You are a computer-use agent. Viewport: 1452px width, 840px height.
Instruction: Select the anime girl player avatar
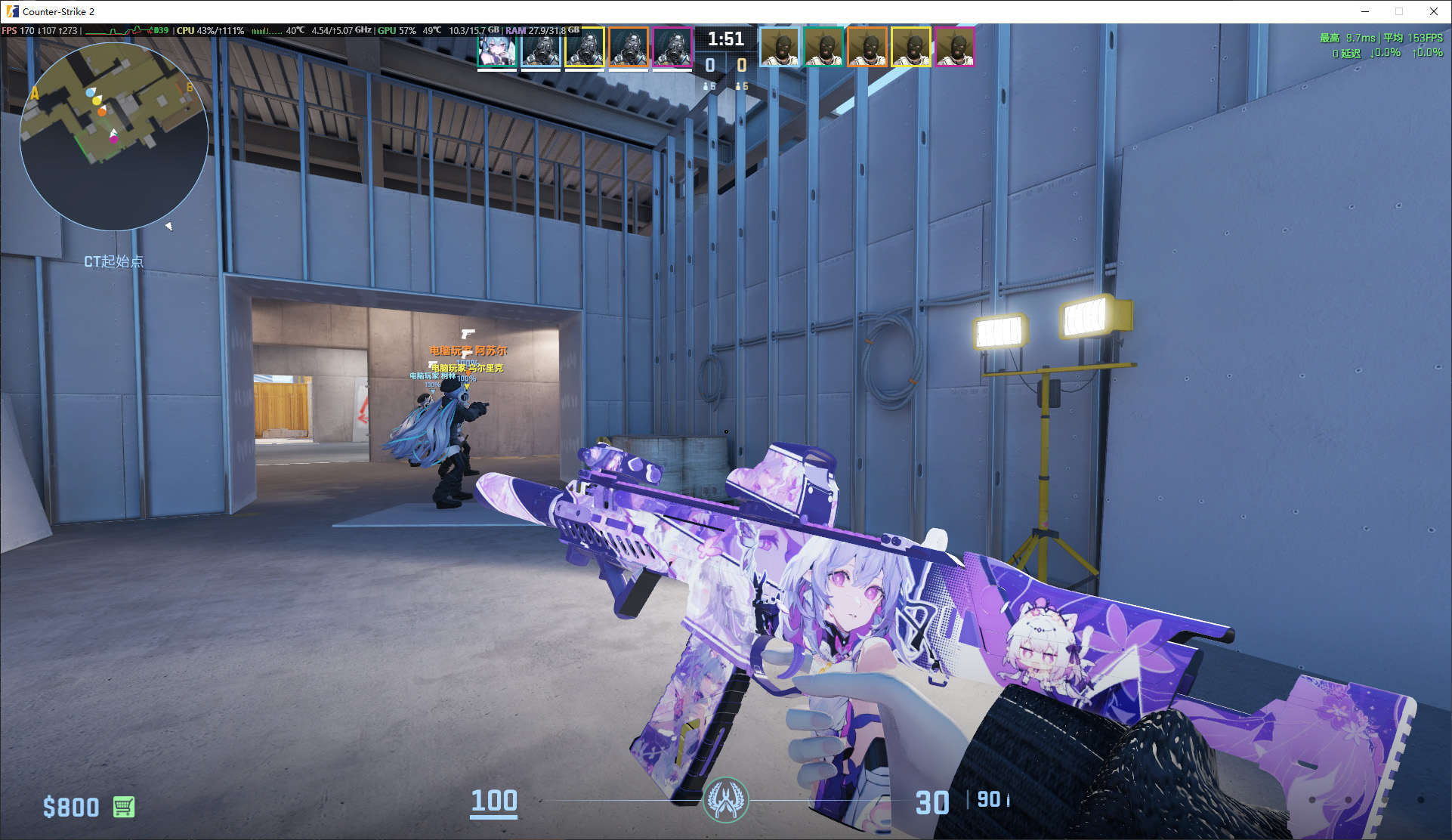click(x=497, y=48)
